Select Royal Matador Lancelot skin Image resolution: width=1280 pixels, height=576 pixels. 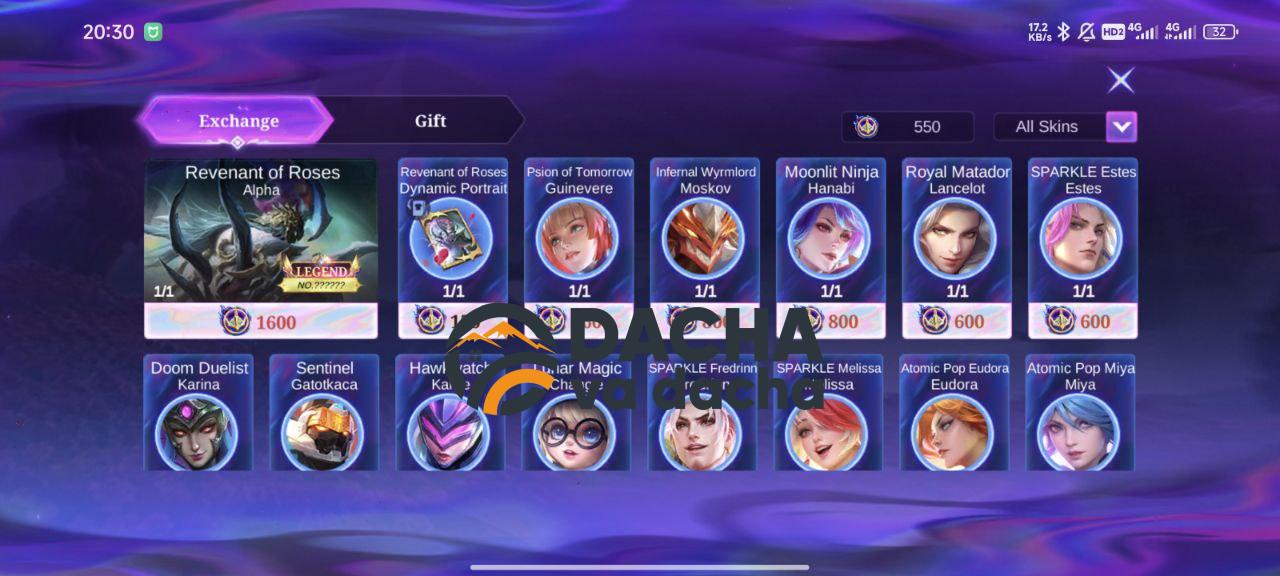point(957,238)
